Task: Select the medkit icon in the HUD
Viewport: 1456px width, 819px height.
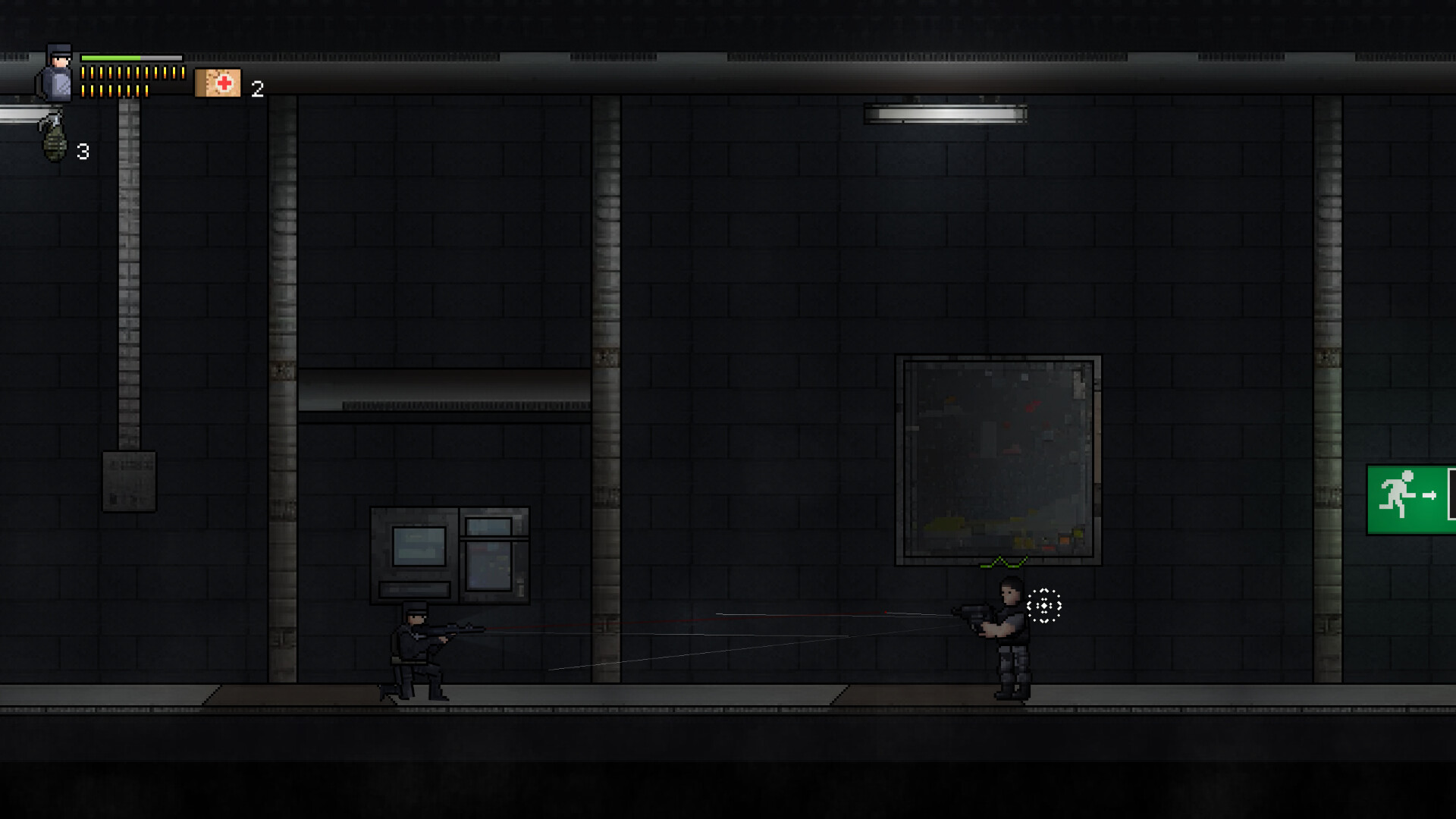Action: pyautogui.click(x=218, y=82)
